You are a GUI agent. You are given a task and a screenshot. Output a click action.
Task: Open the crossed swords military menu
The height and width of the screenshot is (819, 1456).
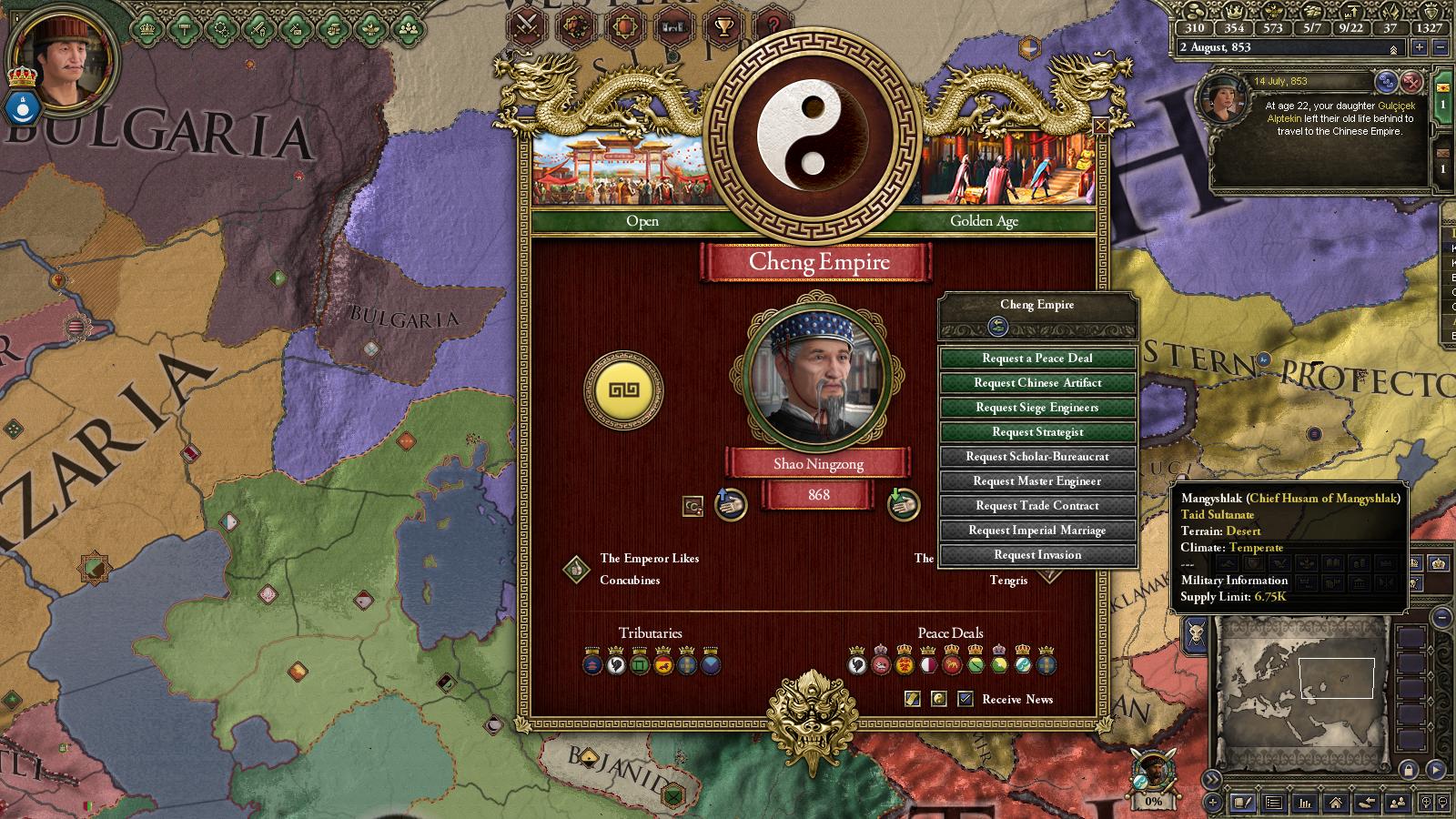coord(526,26)
